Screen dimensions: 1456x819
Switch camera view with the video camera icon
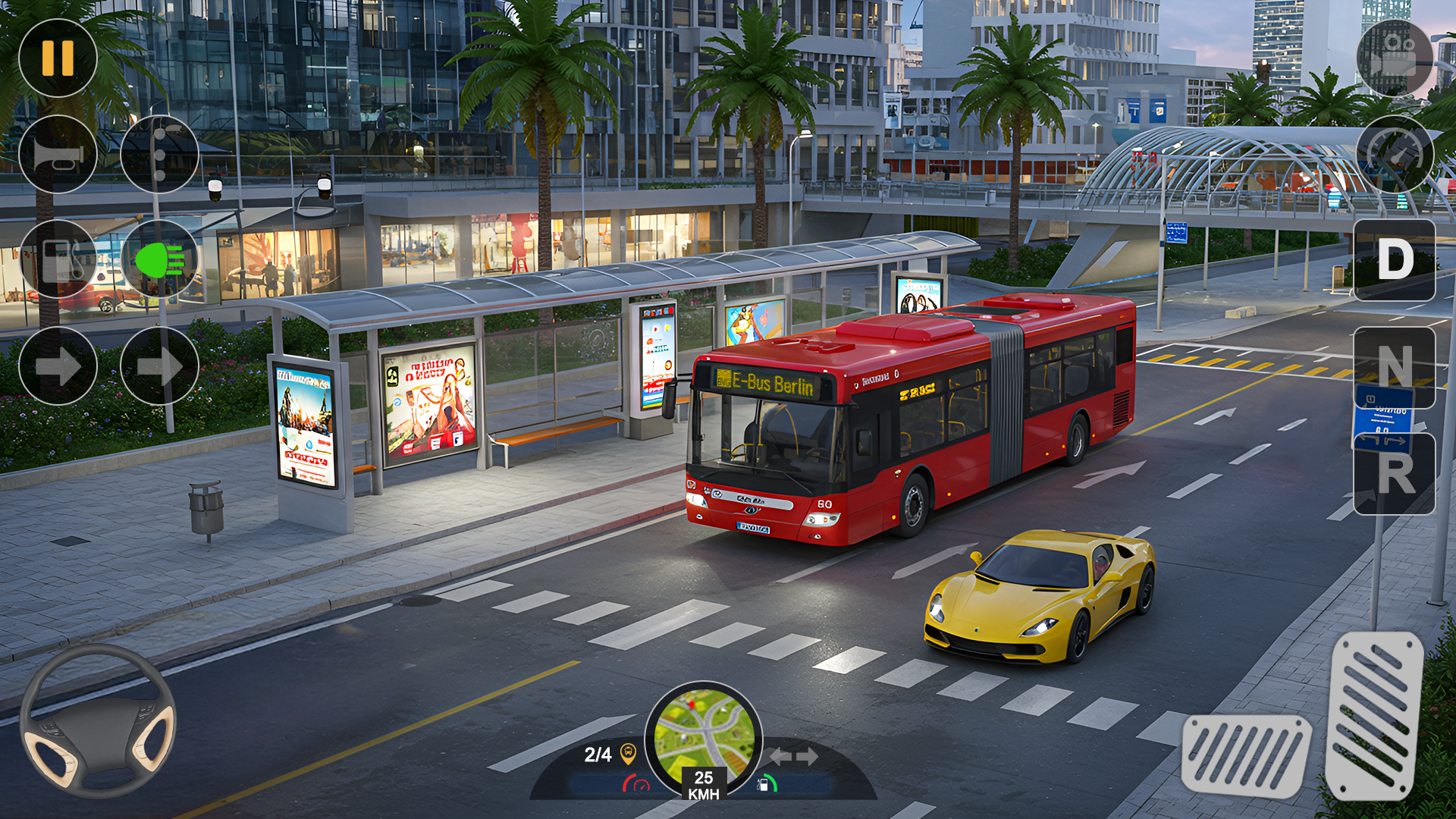(x=1395, y=58)
